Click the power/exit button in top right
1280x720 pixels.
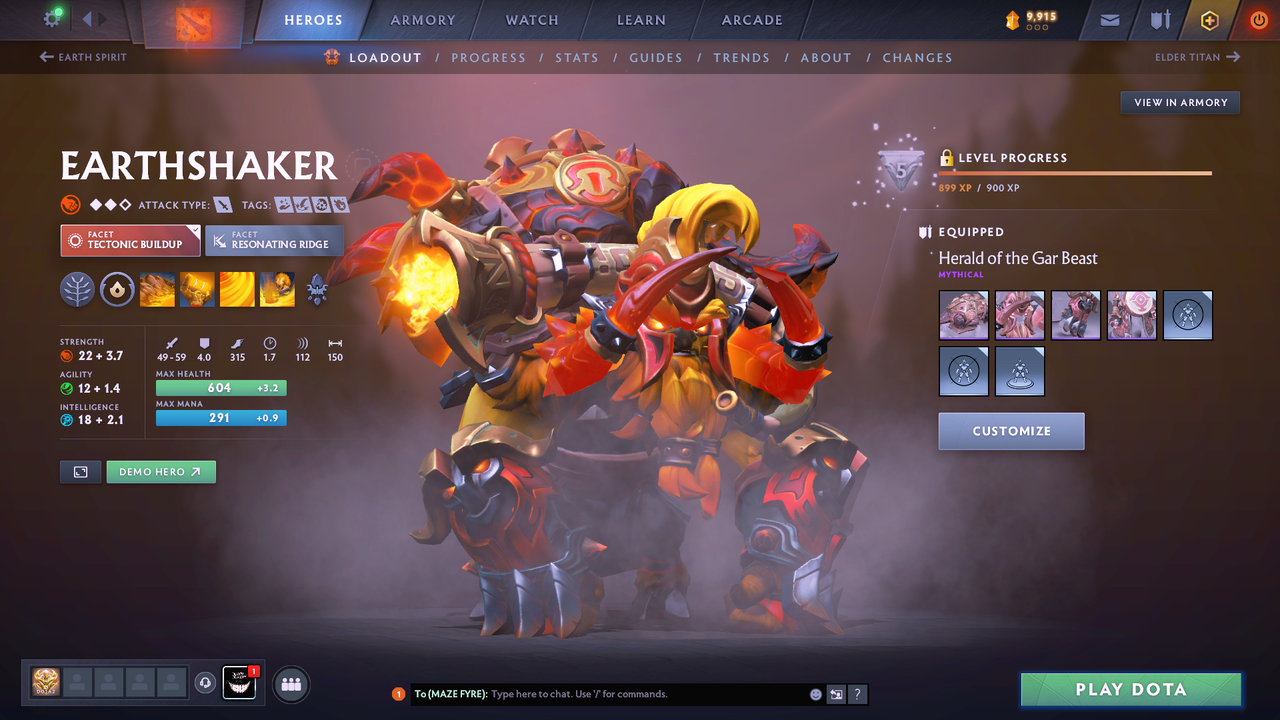coord(1258,19)
